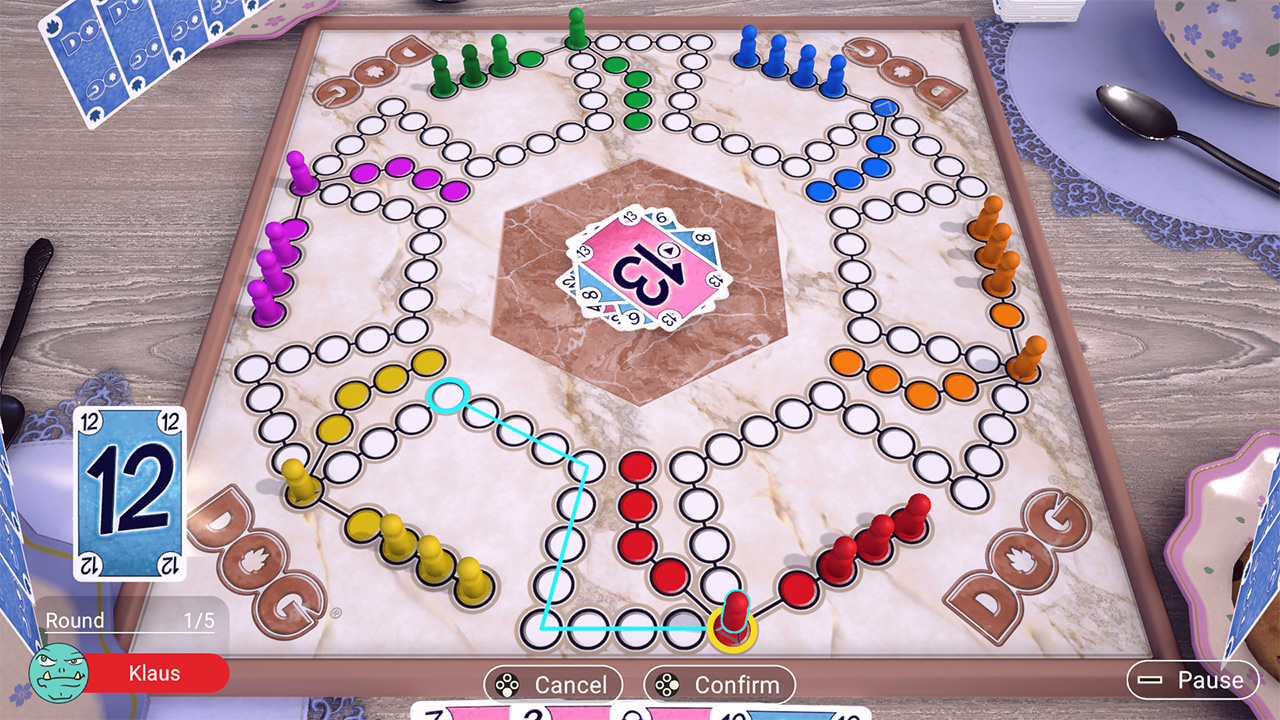Select the 3 card in your hand
This screenshot has height=720, width=1280.
pyautogui.click(x=530, y=715)
